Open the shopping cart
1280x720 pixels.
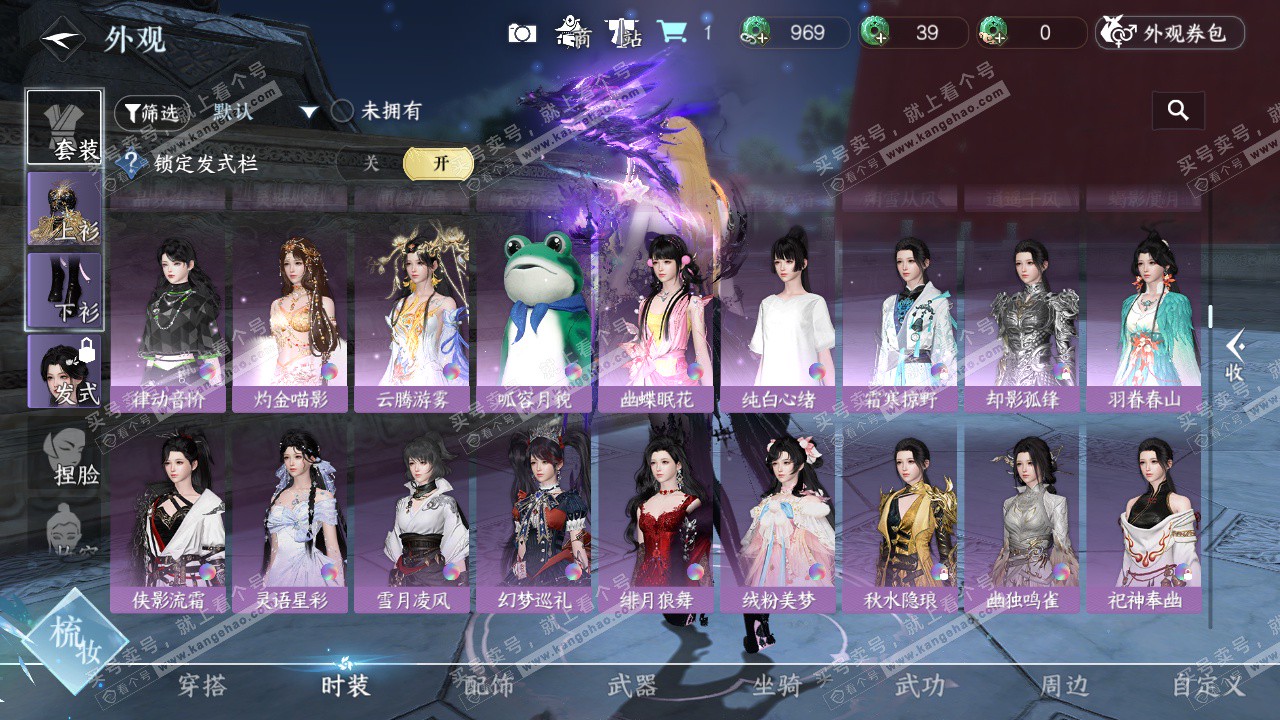click(671, 33)
